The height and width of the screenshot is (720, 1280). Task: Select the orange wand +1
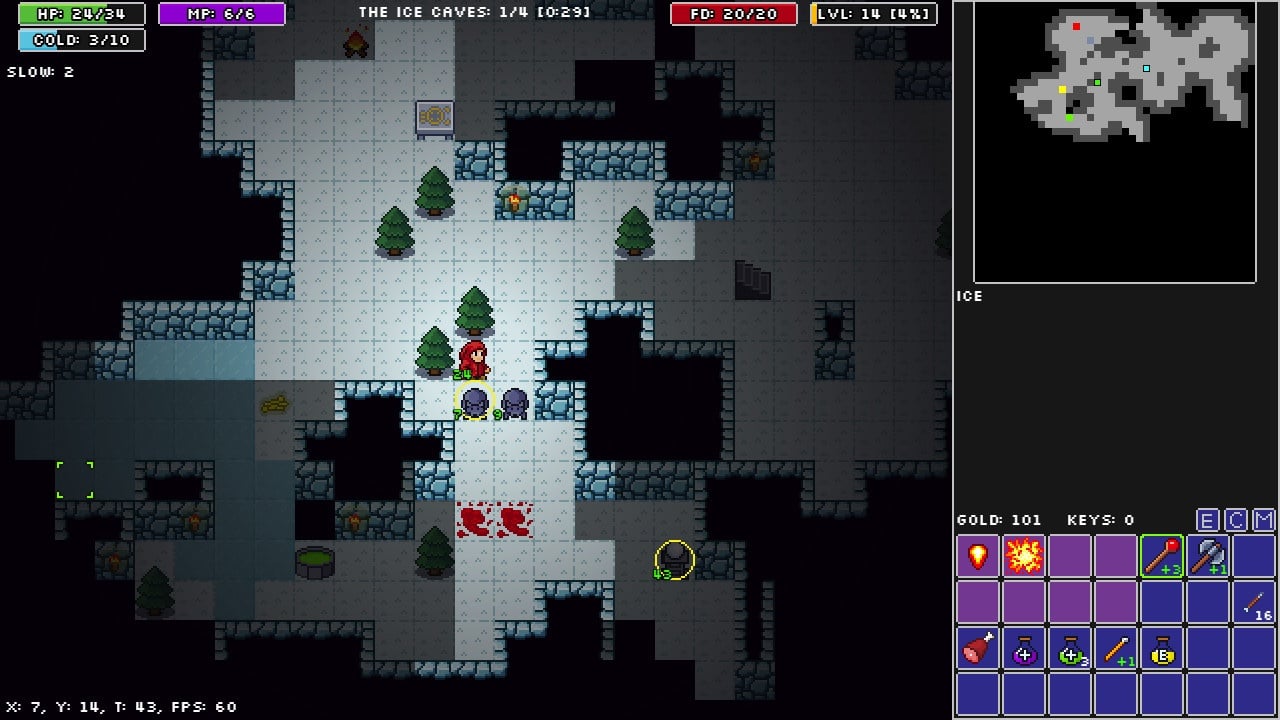(1116, 648)
